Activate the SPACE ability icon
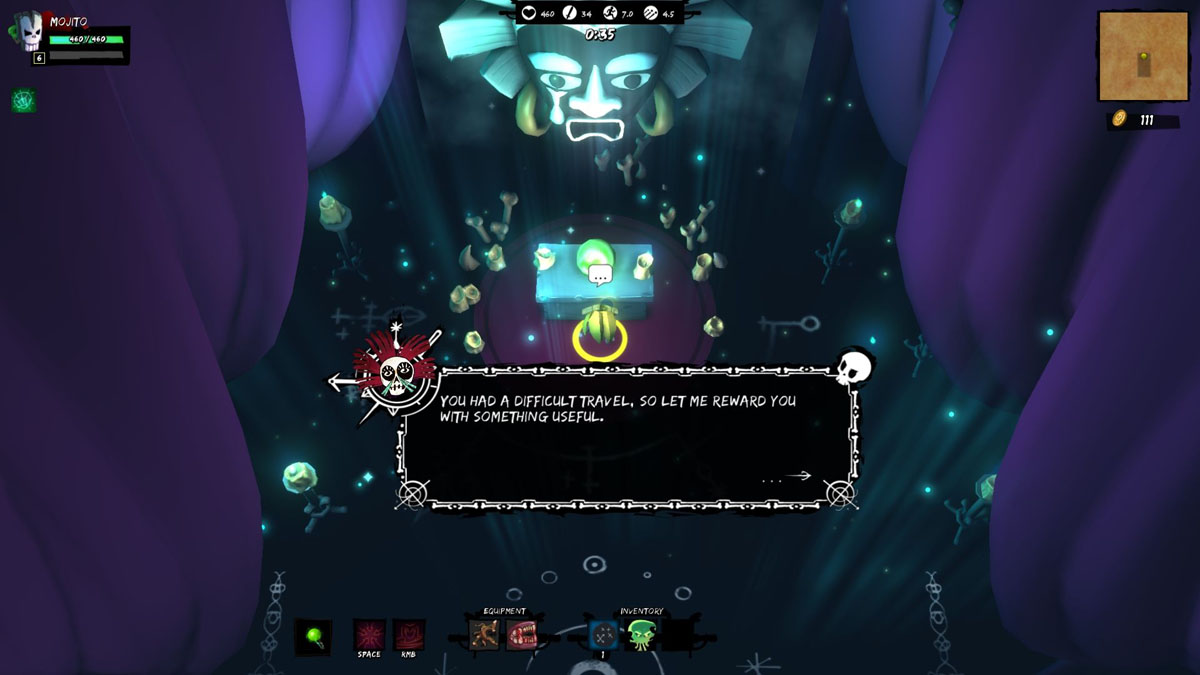 click(x=369, y=635)
